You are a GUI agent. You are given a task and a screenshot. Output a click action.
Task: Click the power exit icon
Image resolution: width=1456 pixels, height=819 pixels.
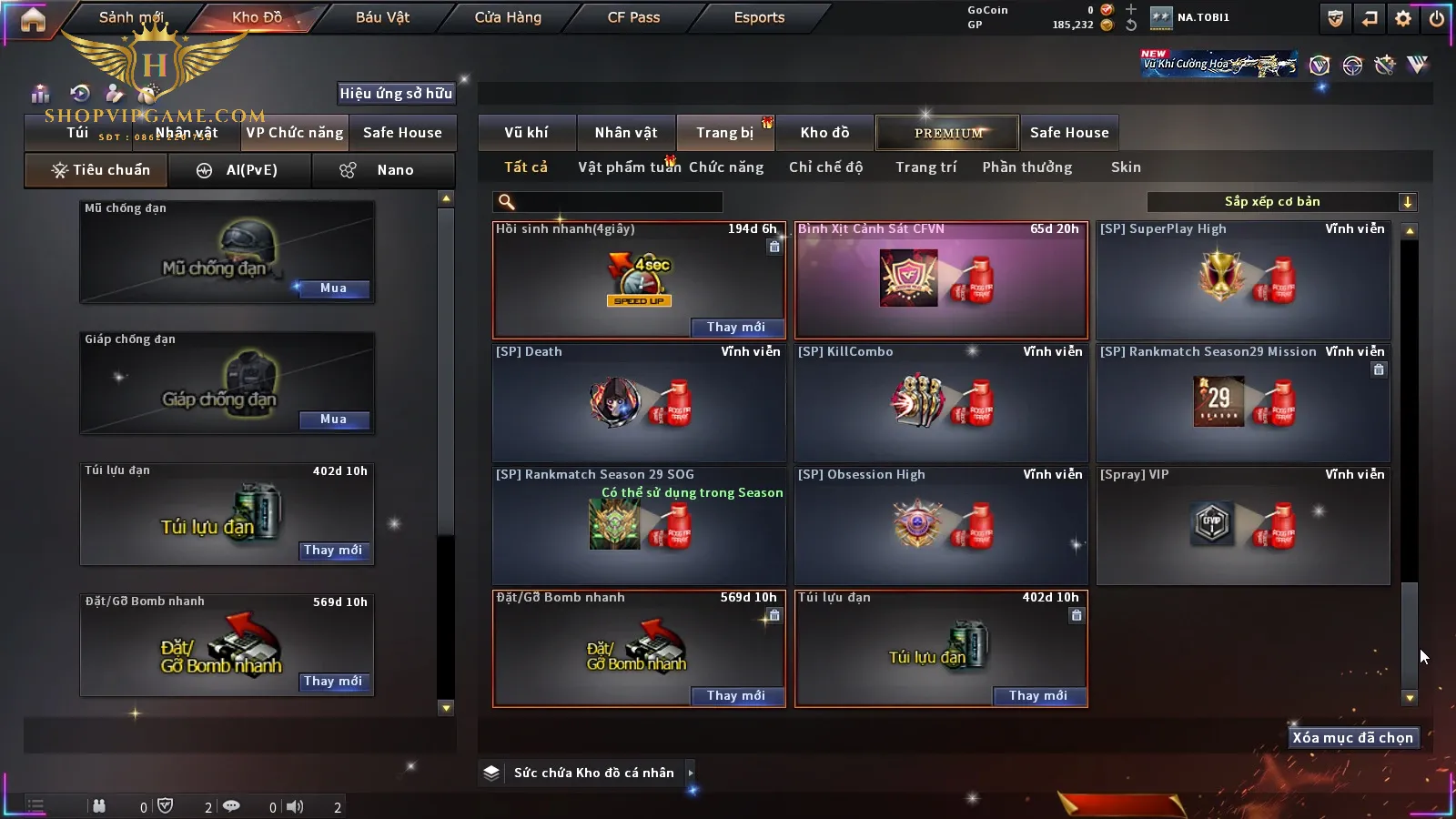[1437, 18]
